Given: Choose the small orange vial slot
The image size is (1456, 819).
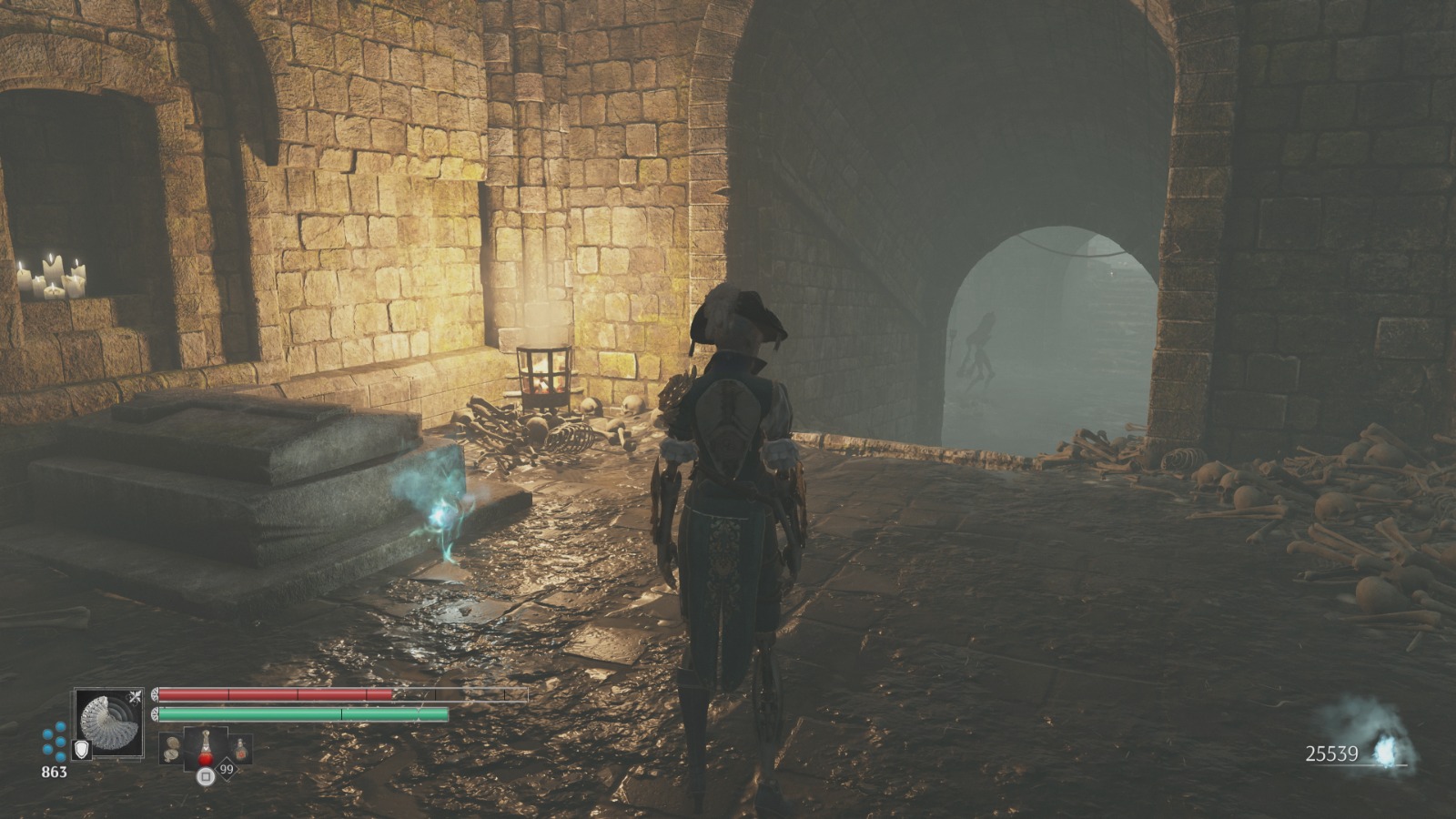Looking at the screenshot, I should pos(241,749).
